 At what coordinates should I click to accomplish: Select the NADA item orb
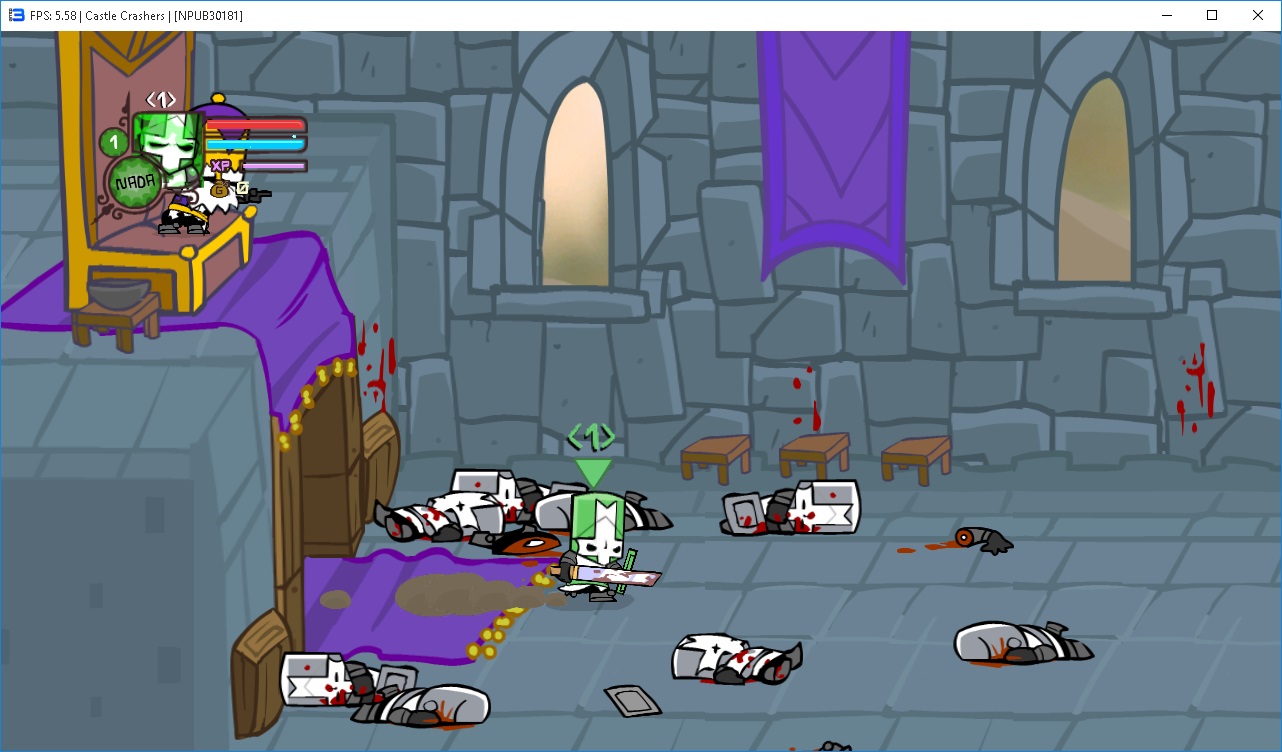(134, 182)
